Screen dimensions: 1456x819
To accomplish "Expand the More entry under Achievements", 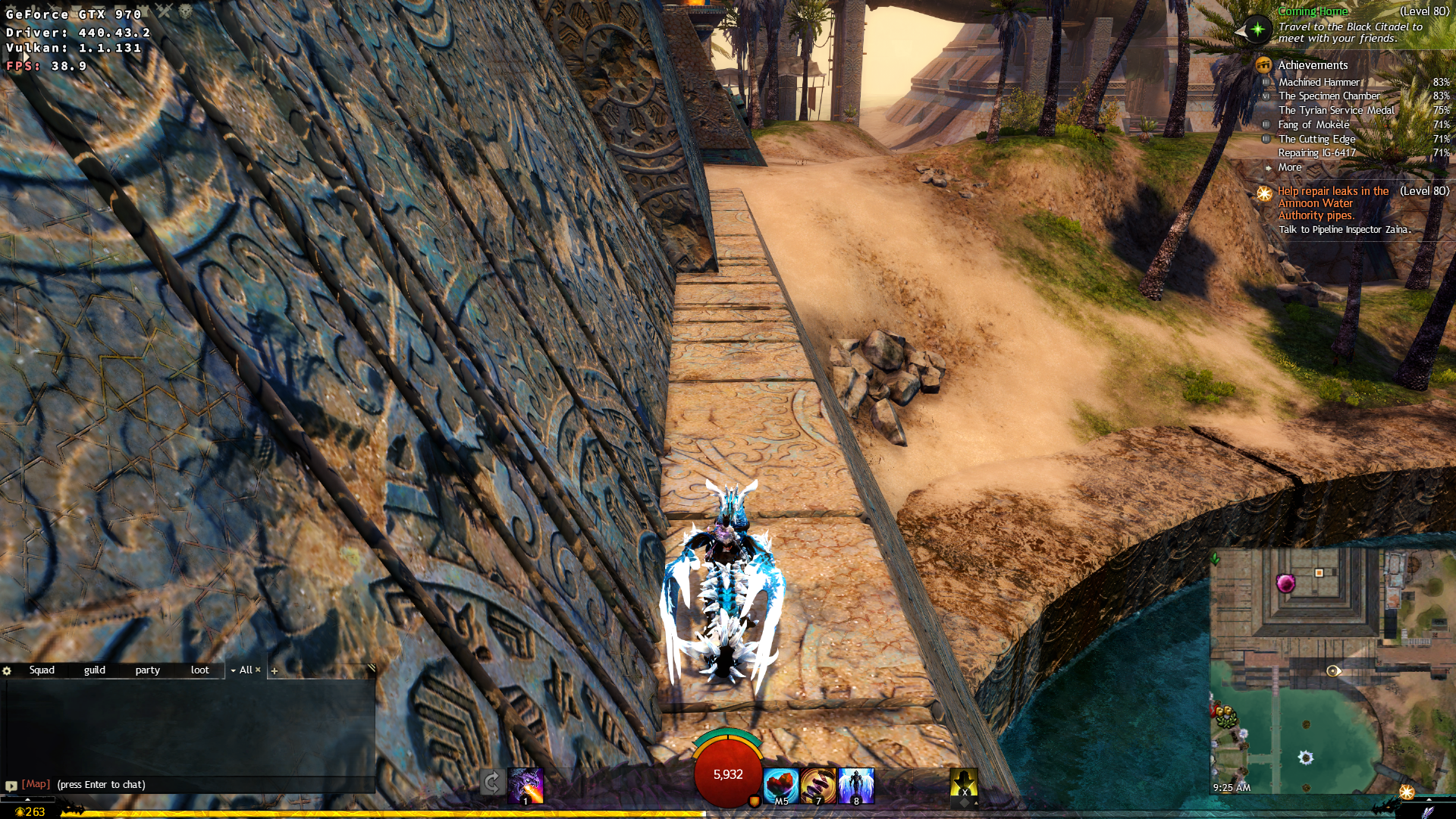I will coord(1291,167).
